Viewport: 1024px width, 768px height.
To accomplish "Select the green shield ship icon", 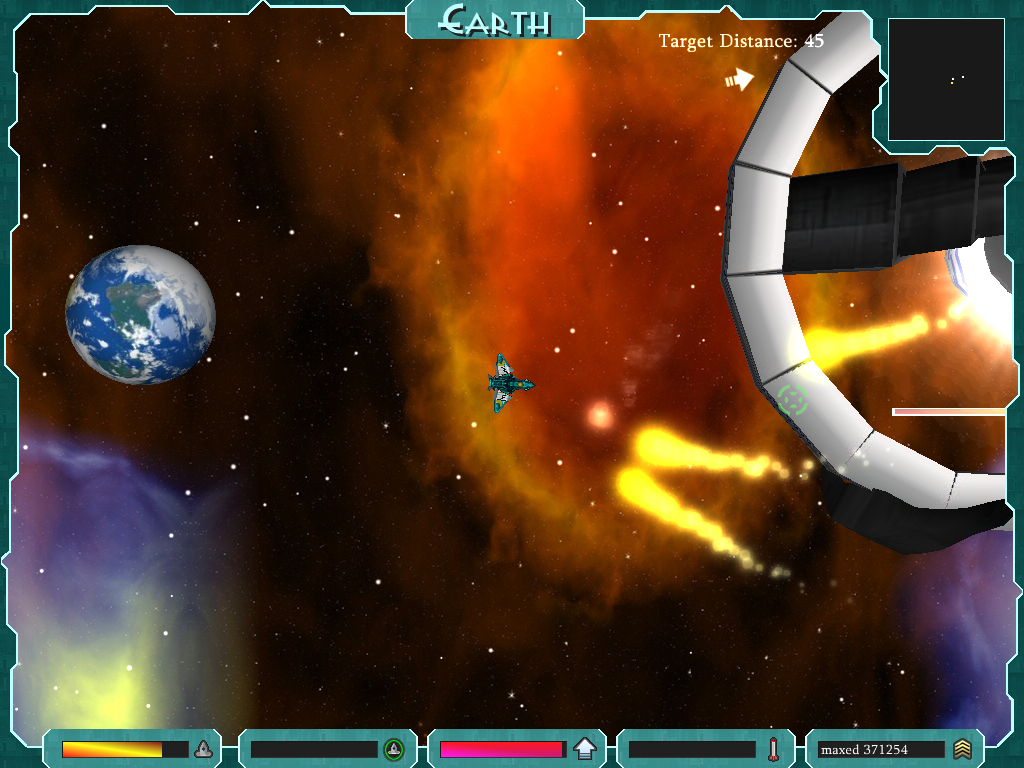I will [394, 749].
